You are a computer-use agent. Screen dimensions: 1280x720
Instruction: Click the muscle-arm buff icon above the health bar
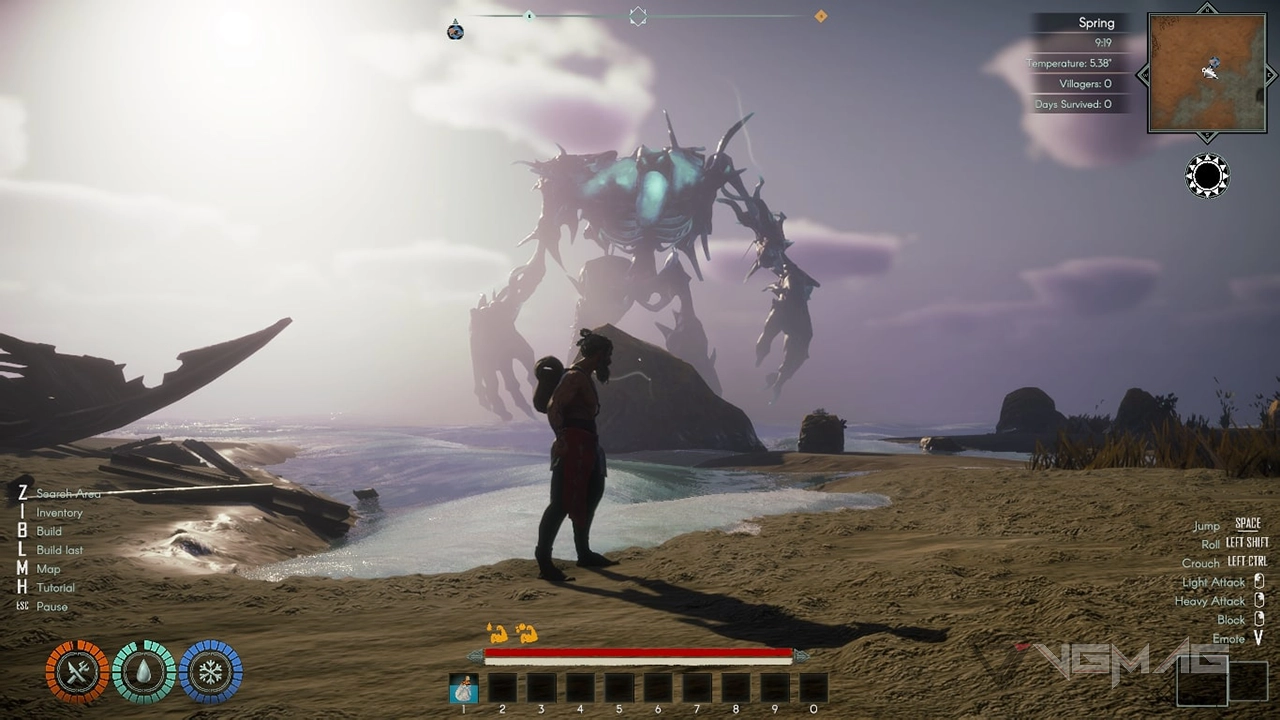pos(497,632)
